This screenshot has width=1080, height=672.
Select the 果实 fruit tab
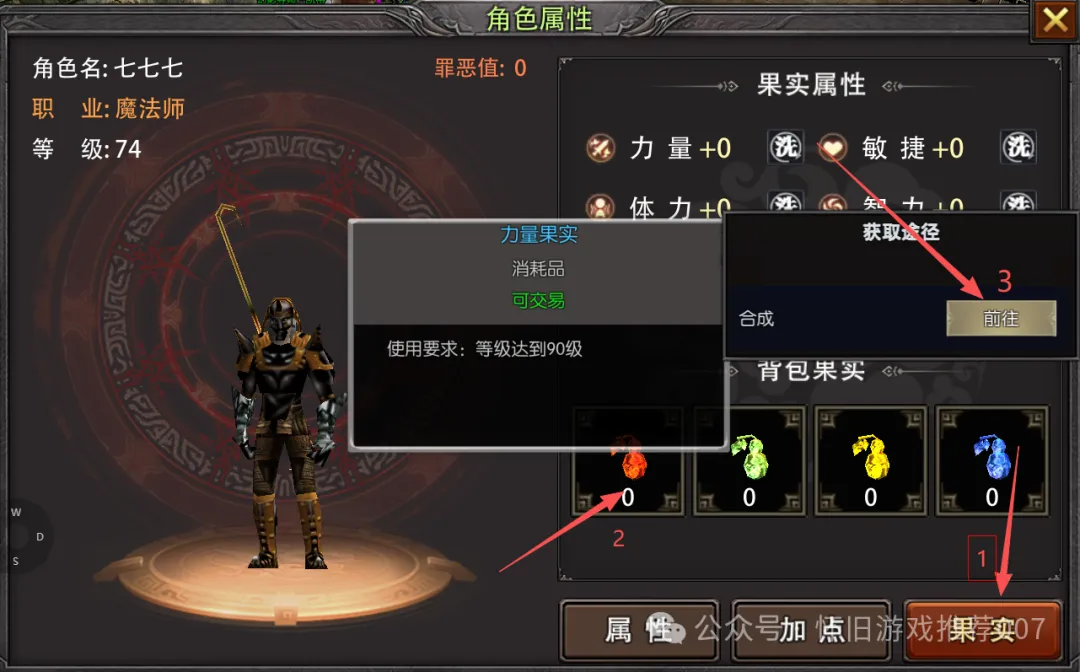[981, 629]
